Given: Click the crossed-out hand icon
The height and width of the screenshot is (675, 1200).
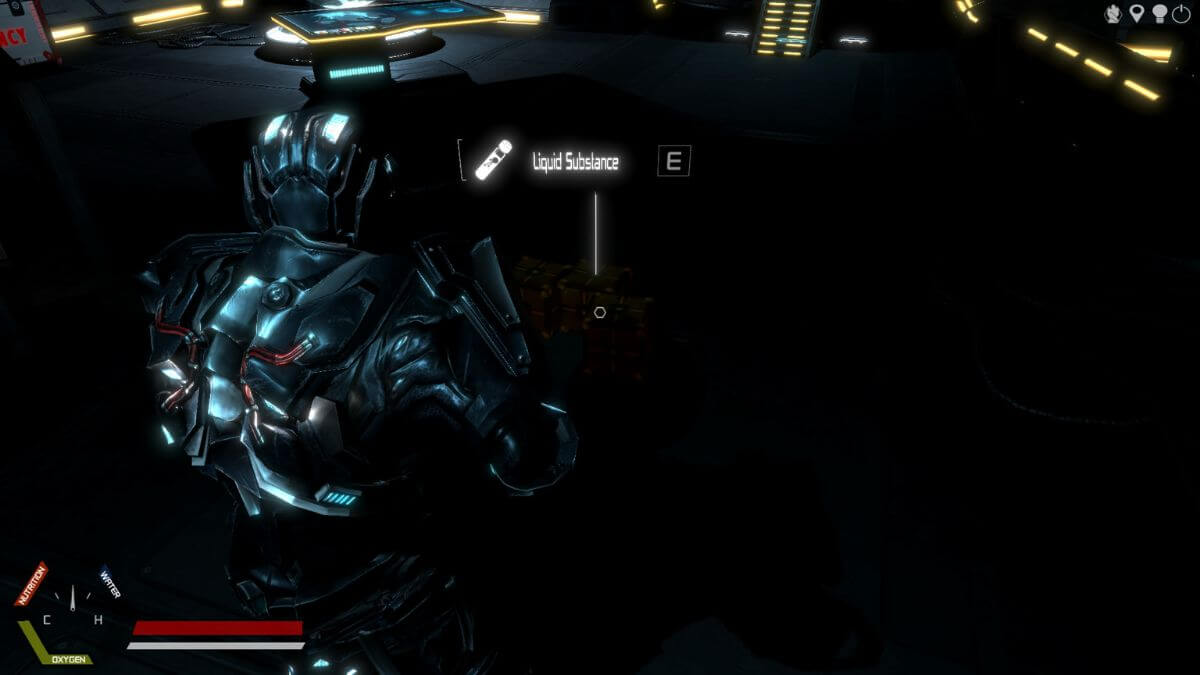Looking at the screenshot, I should [1114, 13].
